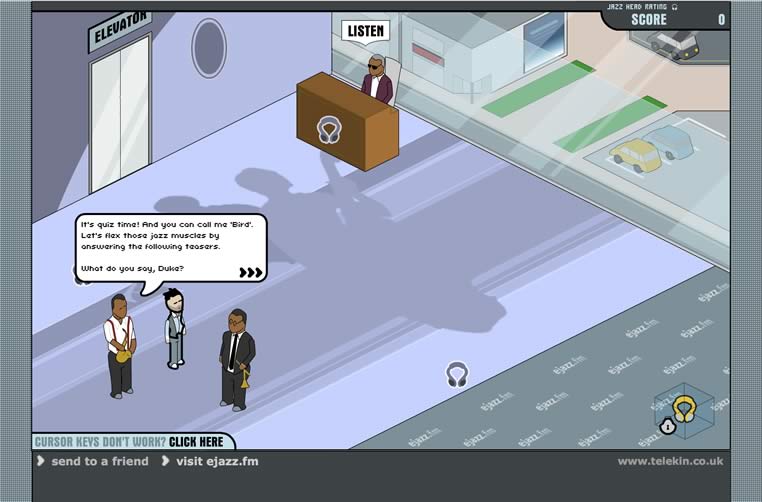This screenshot has width=762, height=502.
Task: Advance the dialogue with the triple arrows
Action: point(251,272)
